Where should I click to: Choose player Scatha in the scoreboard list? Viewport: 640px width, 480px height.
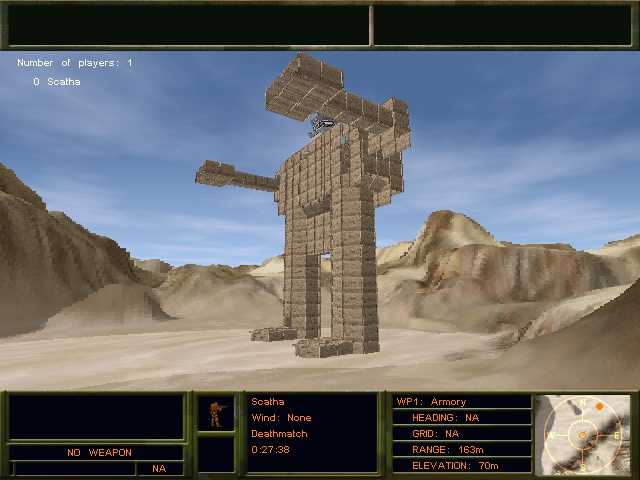coord(62,81)
